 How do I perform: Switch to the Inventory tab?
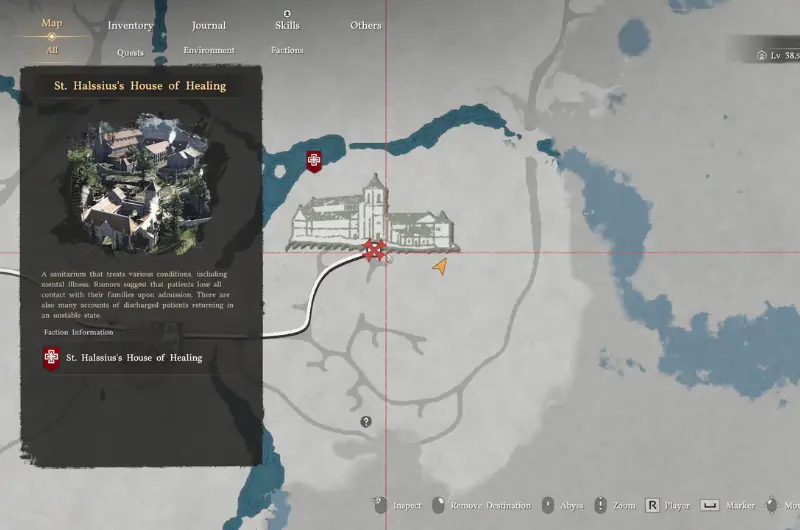point(130,25)
